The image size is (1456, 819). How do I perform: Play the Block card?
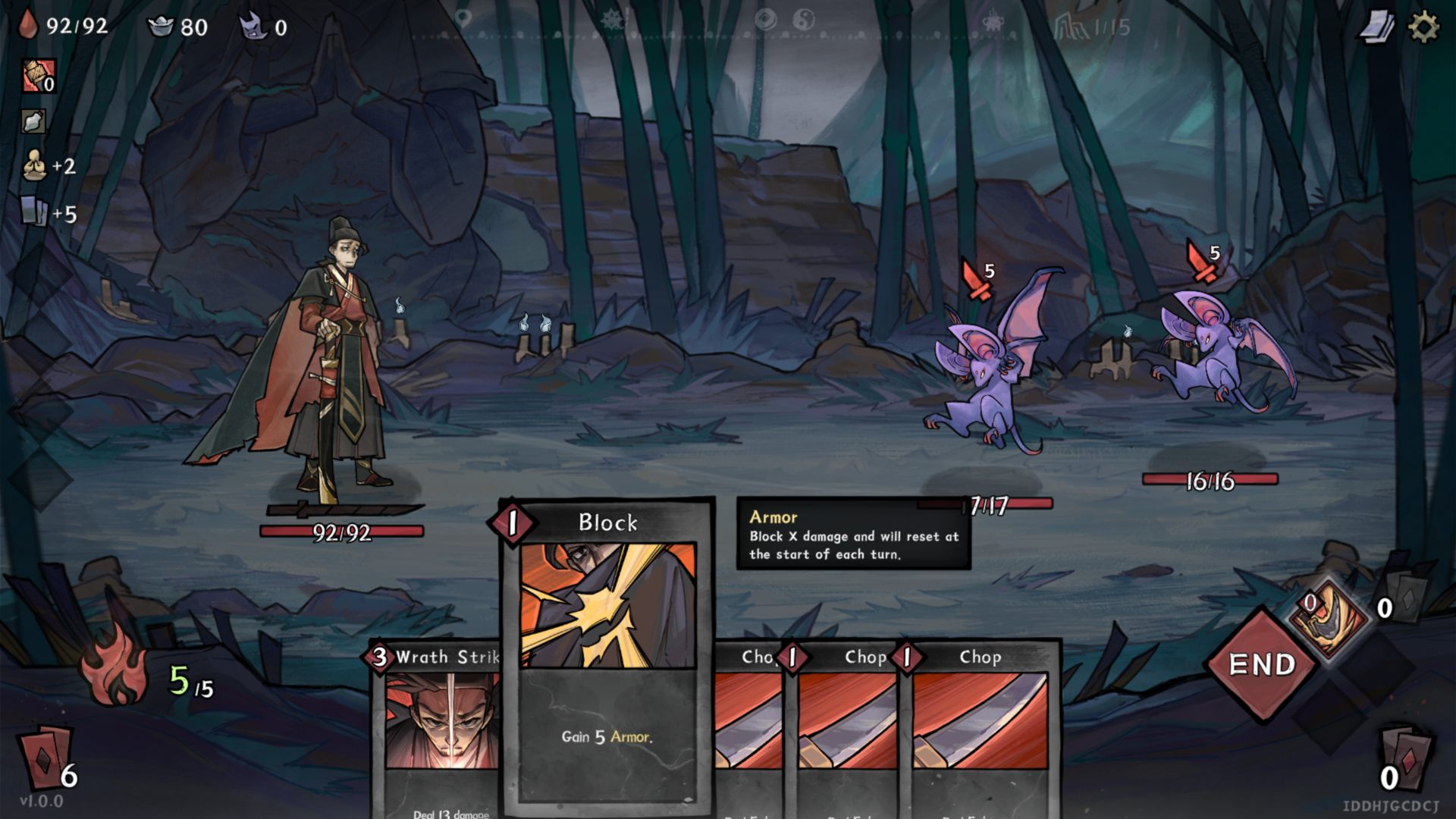(x=607, y=652)
